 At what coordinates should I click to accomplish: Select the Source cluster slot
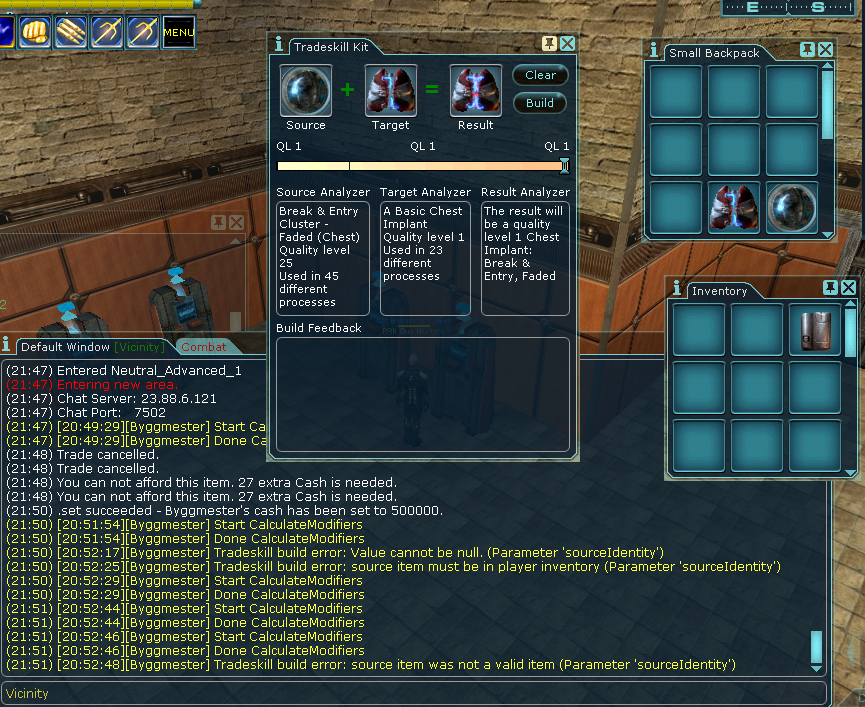(x=306, y=90)
